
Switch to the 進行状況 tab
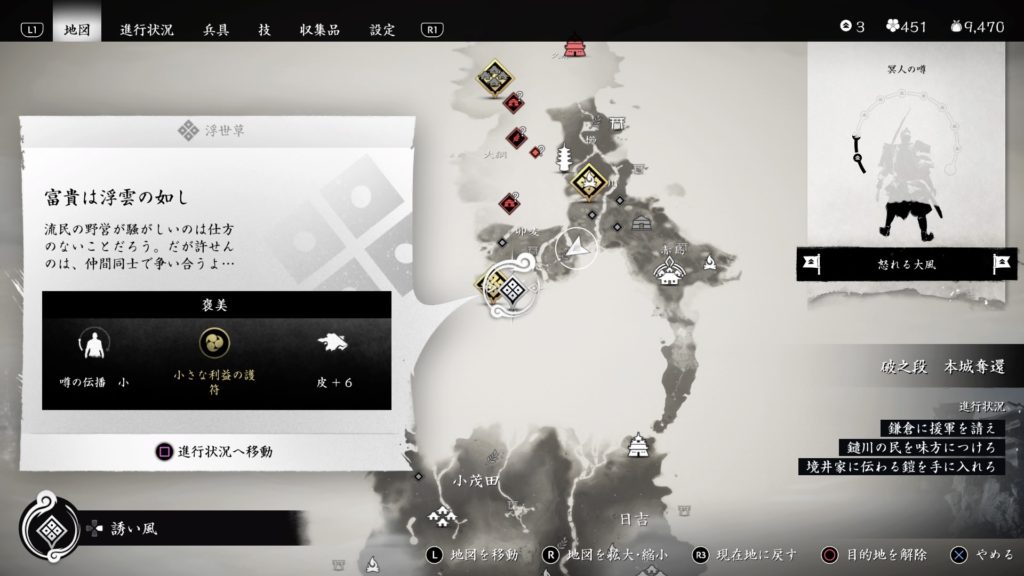click(146, 29)
